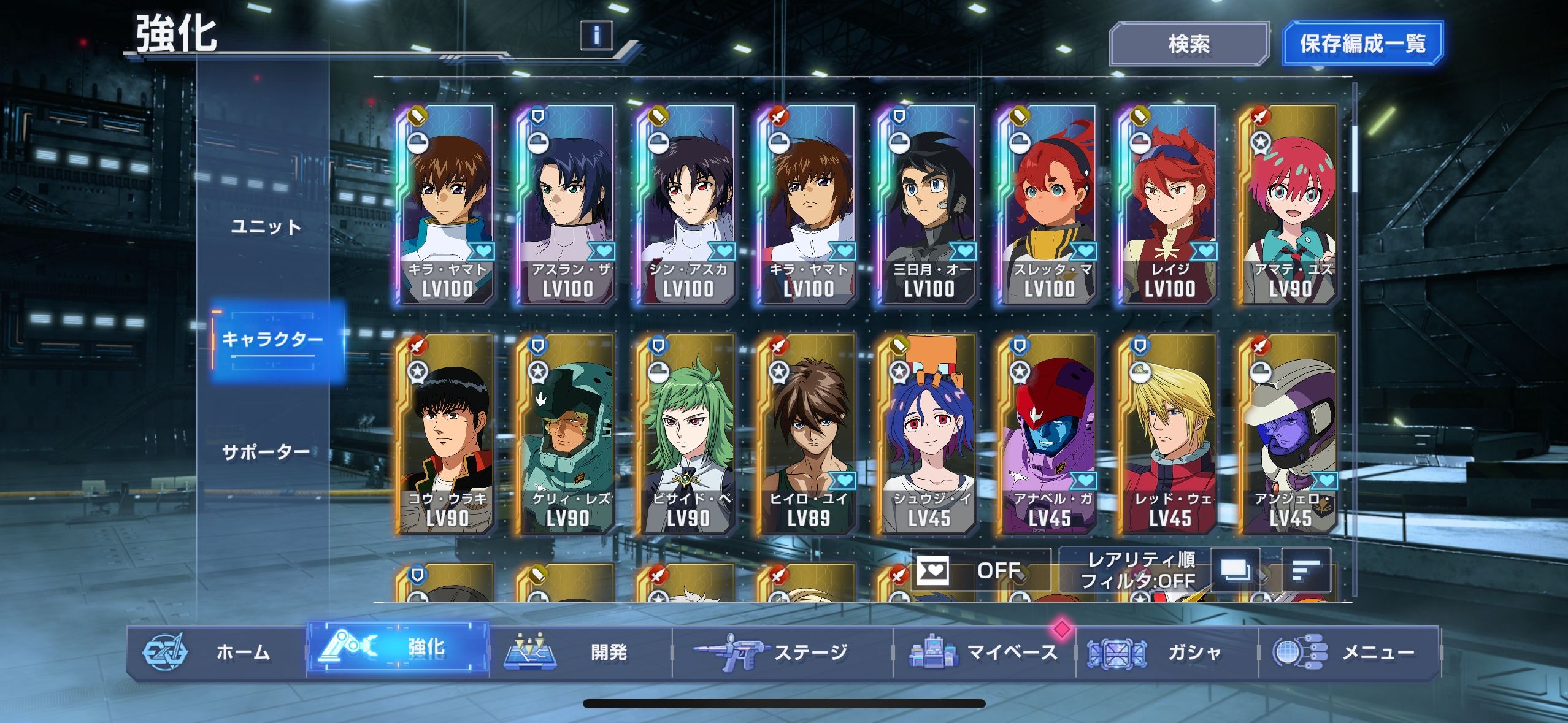
Task: Pick the 三日月・オーガス LV100 card
Action: coord(928,205)
